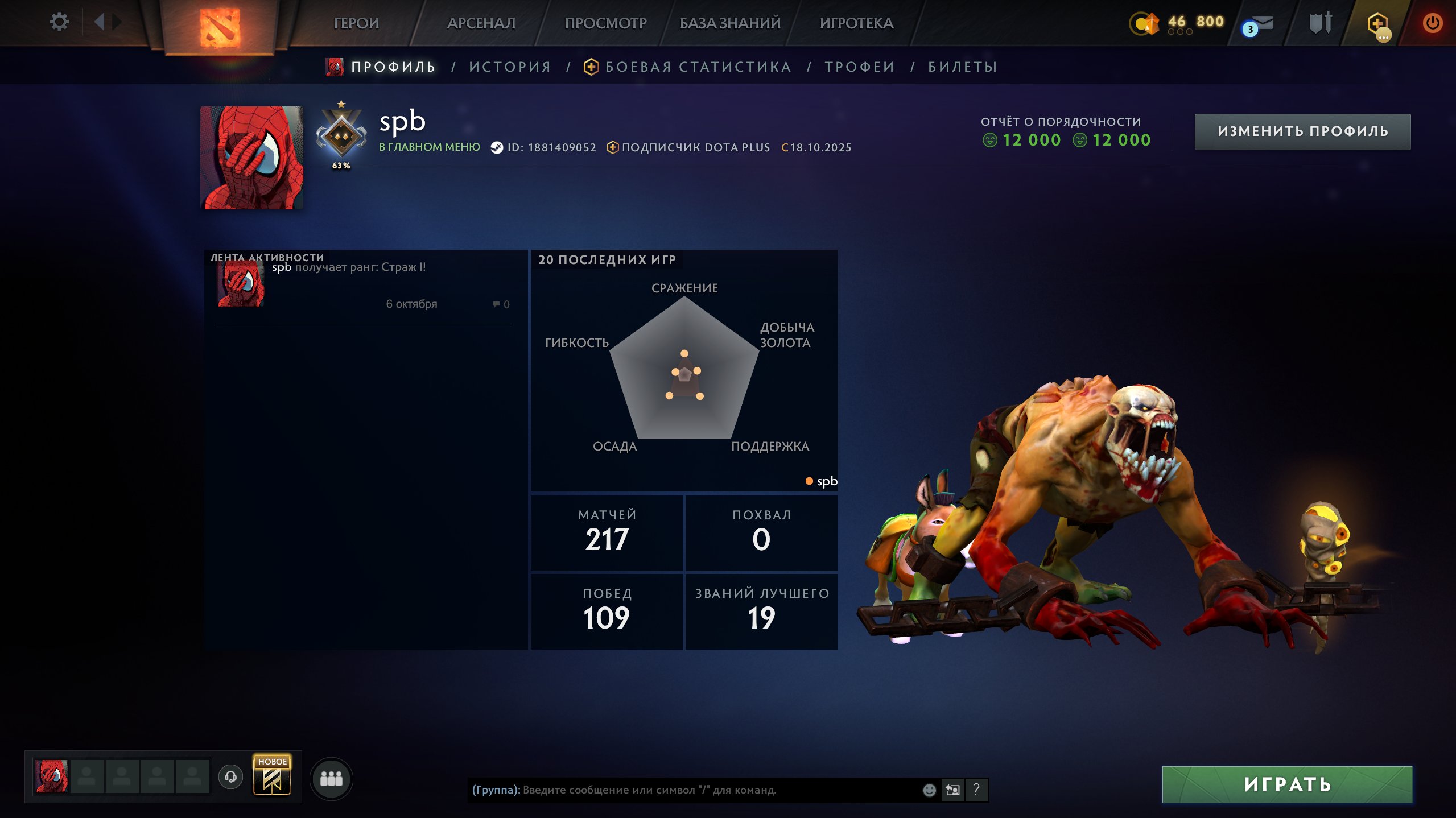The width and height of the screenshot is (1456, 818).
Task: Open the БАЗА ЗНАНИЙ menu
Action: (730, 23)
